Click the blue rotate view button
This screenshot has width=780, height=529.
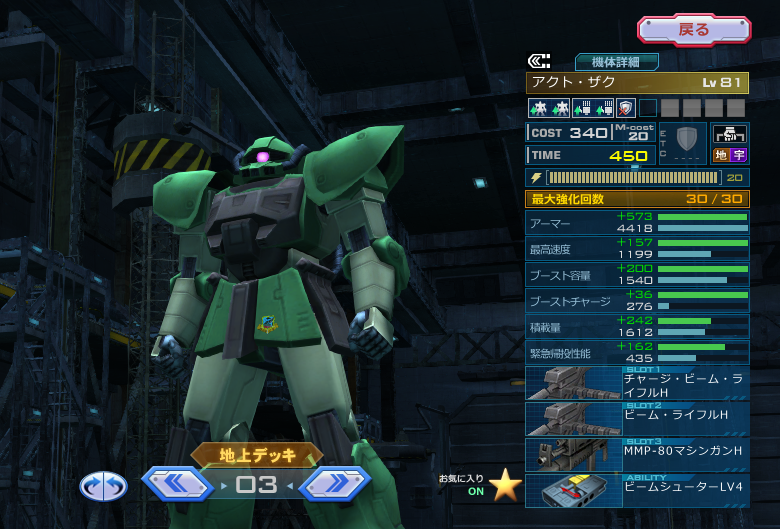click(103, 486)
